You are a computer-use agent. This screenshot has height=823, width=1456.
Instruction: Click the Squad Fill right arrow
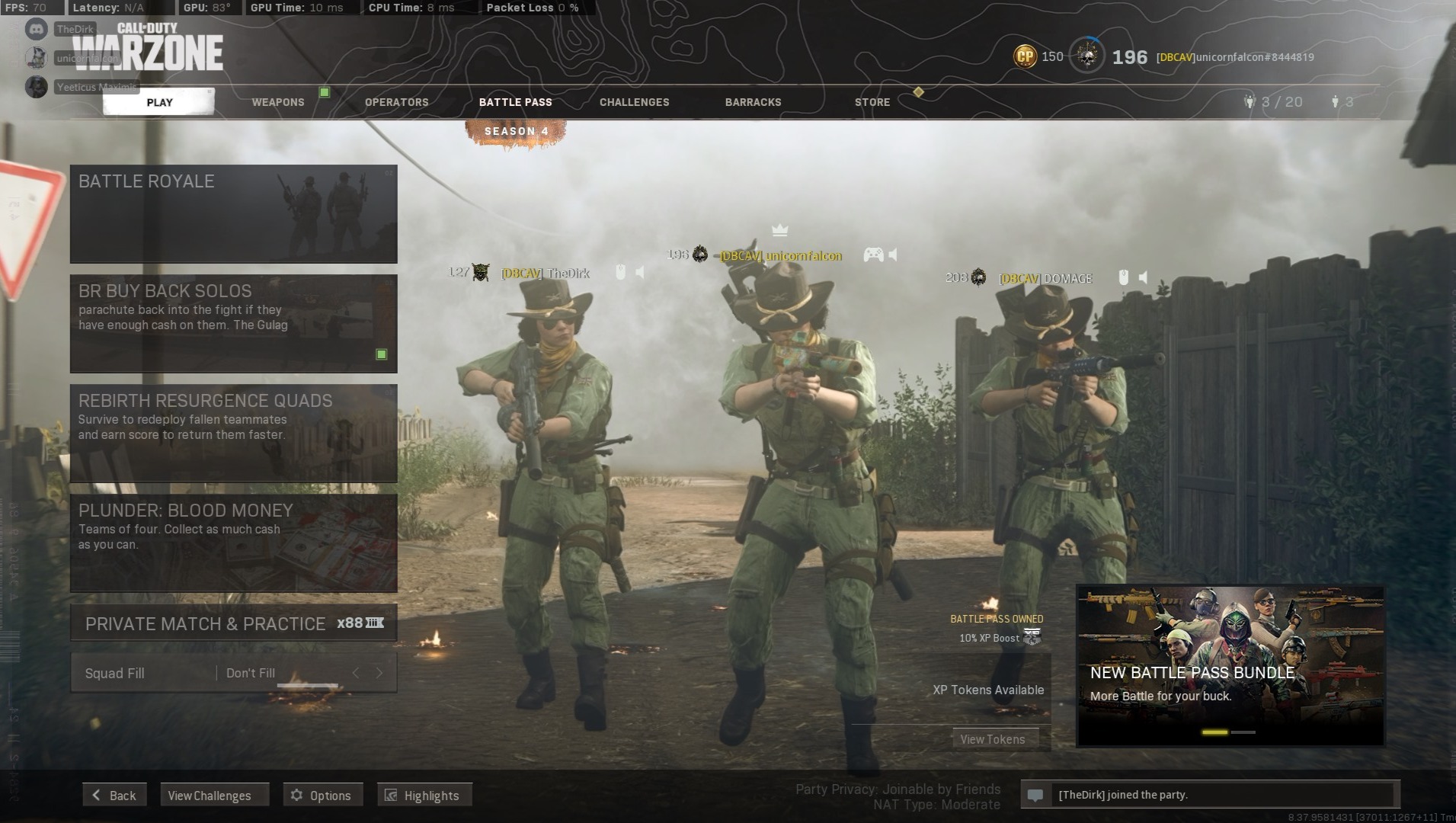pyautogui.click(x=379, y=673)
